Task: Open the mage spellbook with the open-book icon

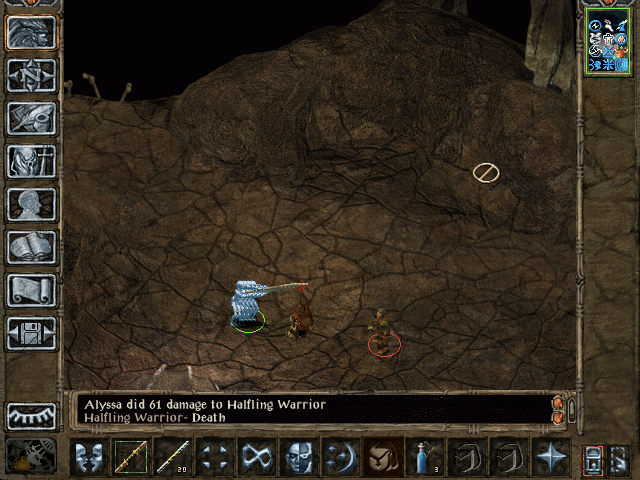Action: (x=32, y=247)
